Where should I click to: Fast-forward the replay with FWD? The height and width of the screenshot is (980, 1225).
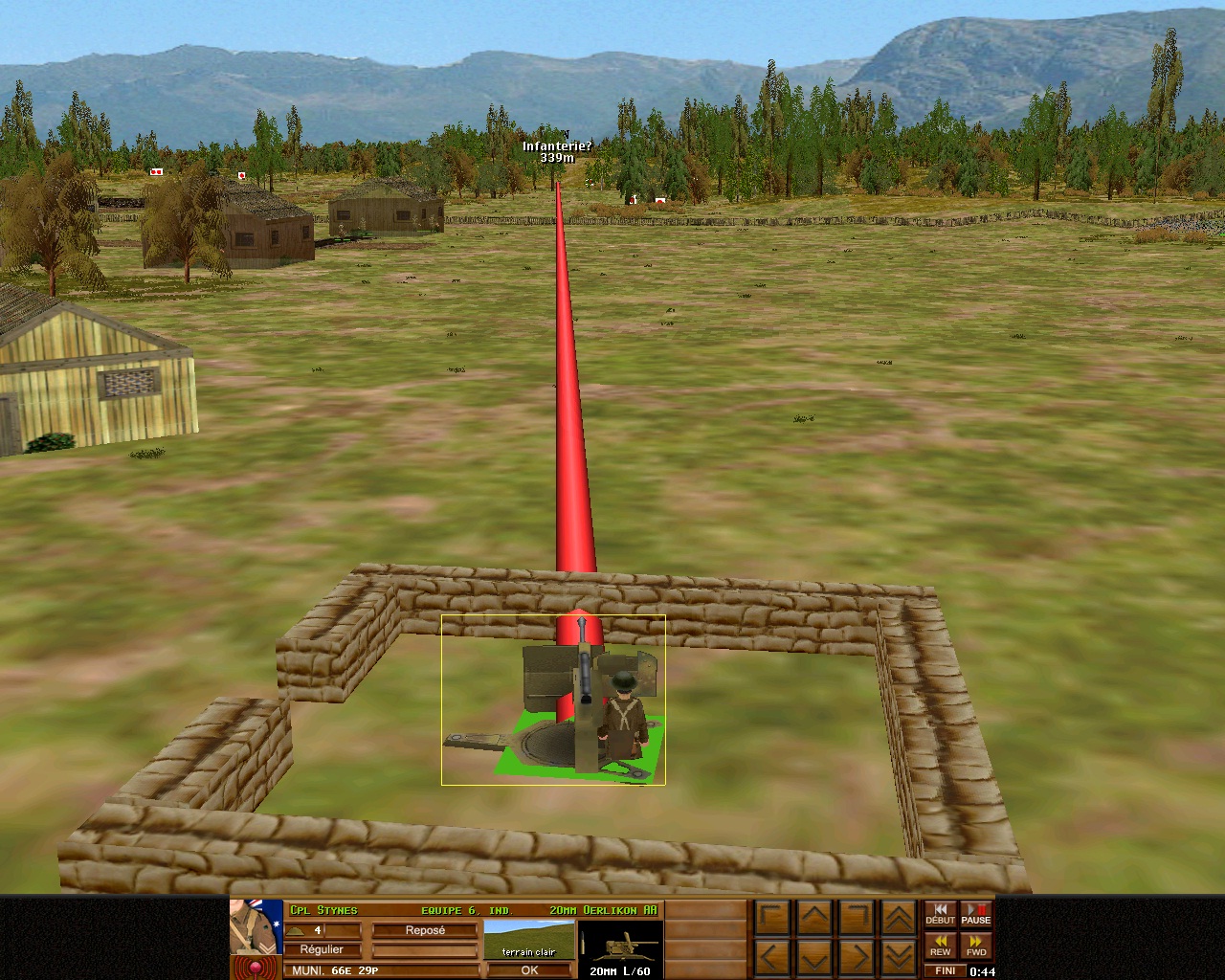pyautogui.click(x=975, y=946)
